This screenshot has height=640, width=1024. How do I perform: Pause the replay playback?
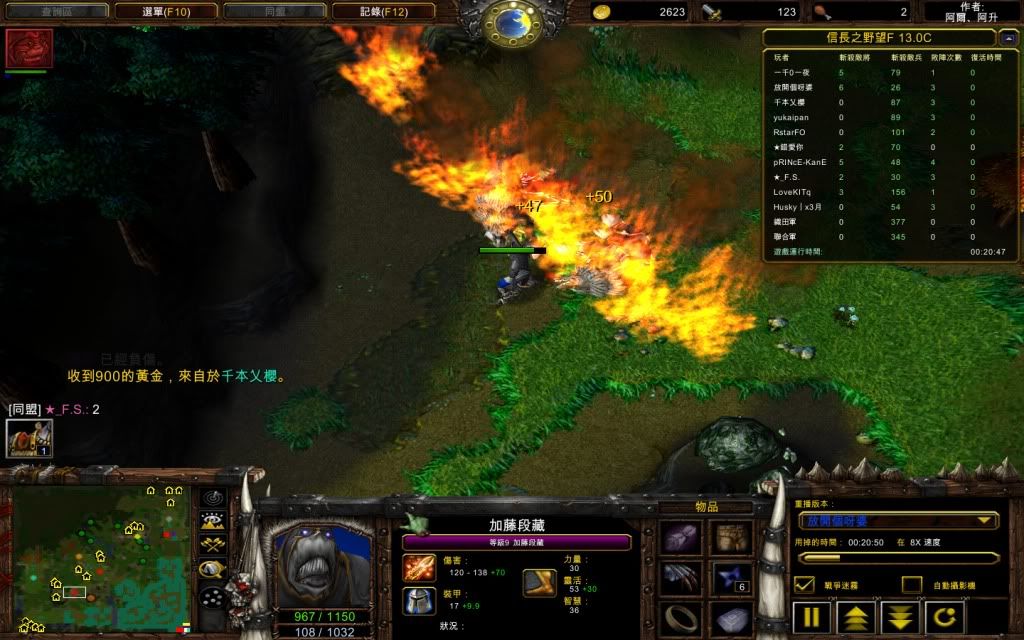click(813, 616)
